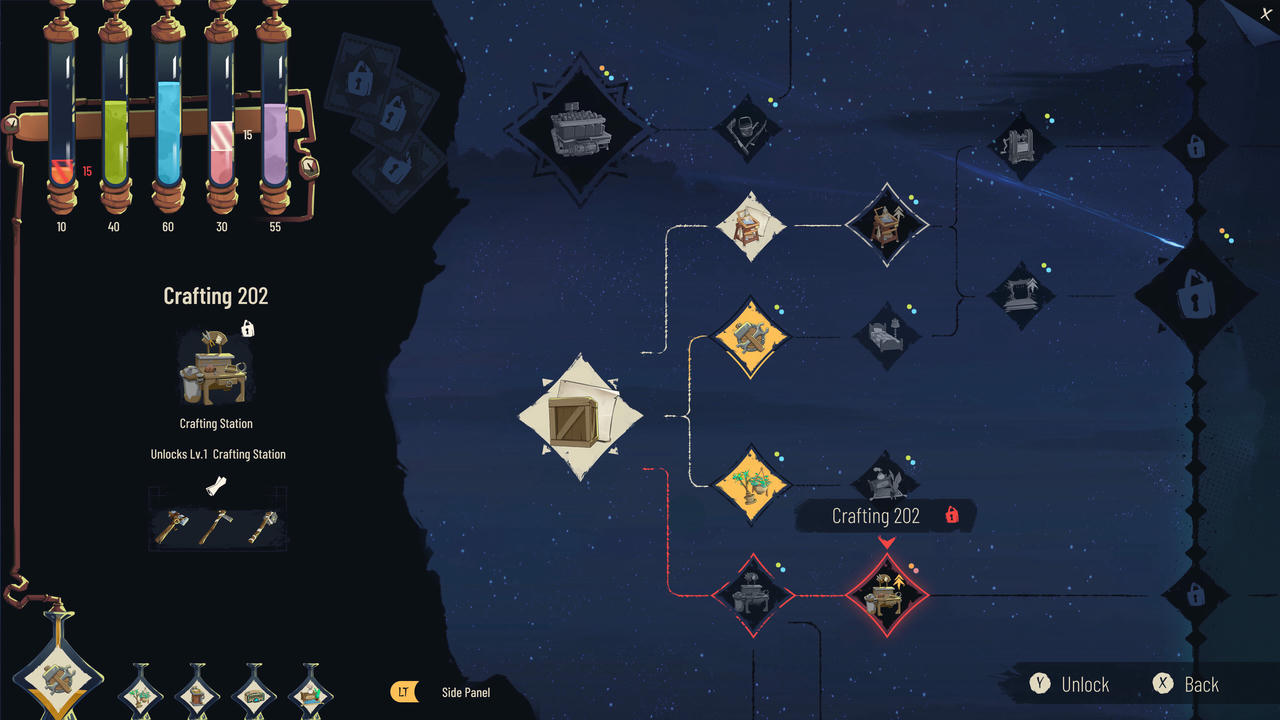Choose the bed and lamp node

887,336
